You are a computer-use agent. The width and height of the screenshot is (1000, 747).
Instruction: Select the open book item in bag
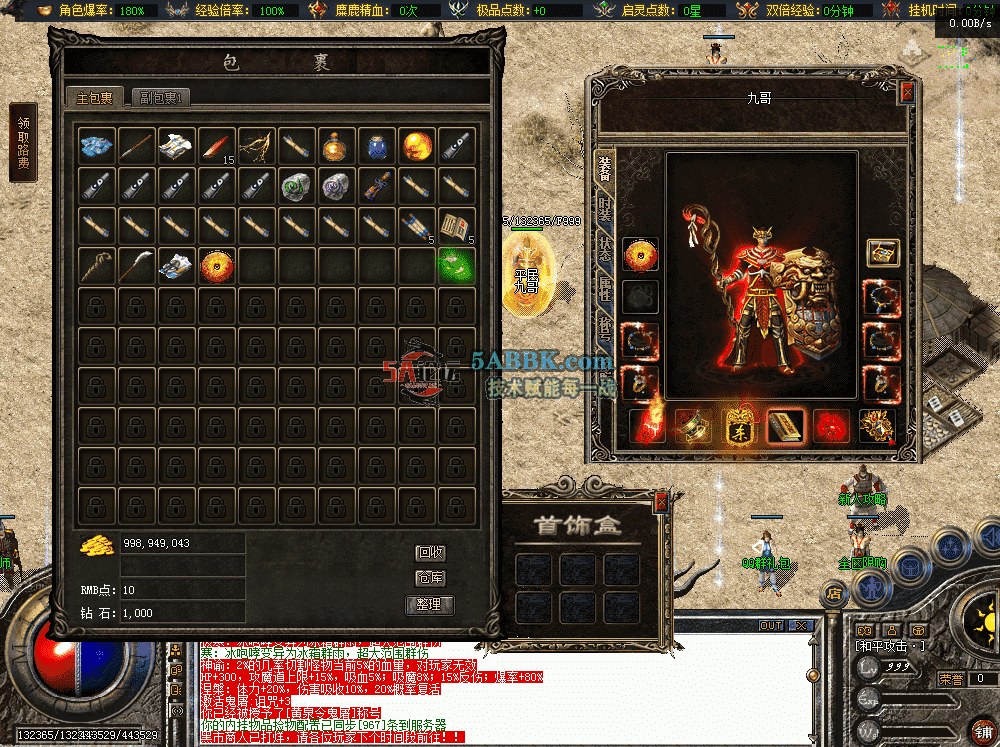pos(456,226)
